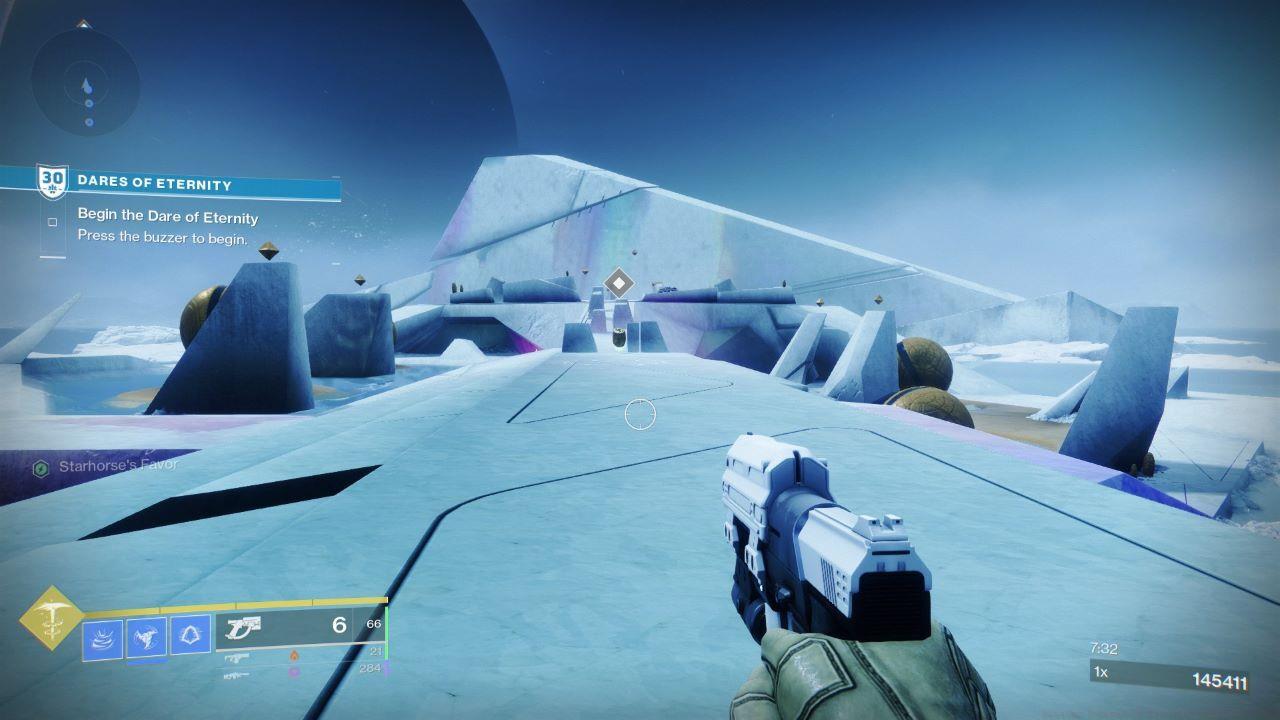Open the Dares of Eternity activity tracker
The width and height of the screenshot is (1280, 720).
[x=154, y=184]
